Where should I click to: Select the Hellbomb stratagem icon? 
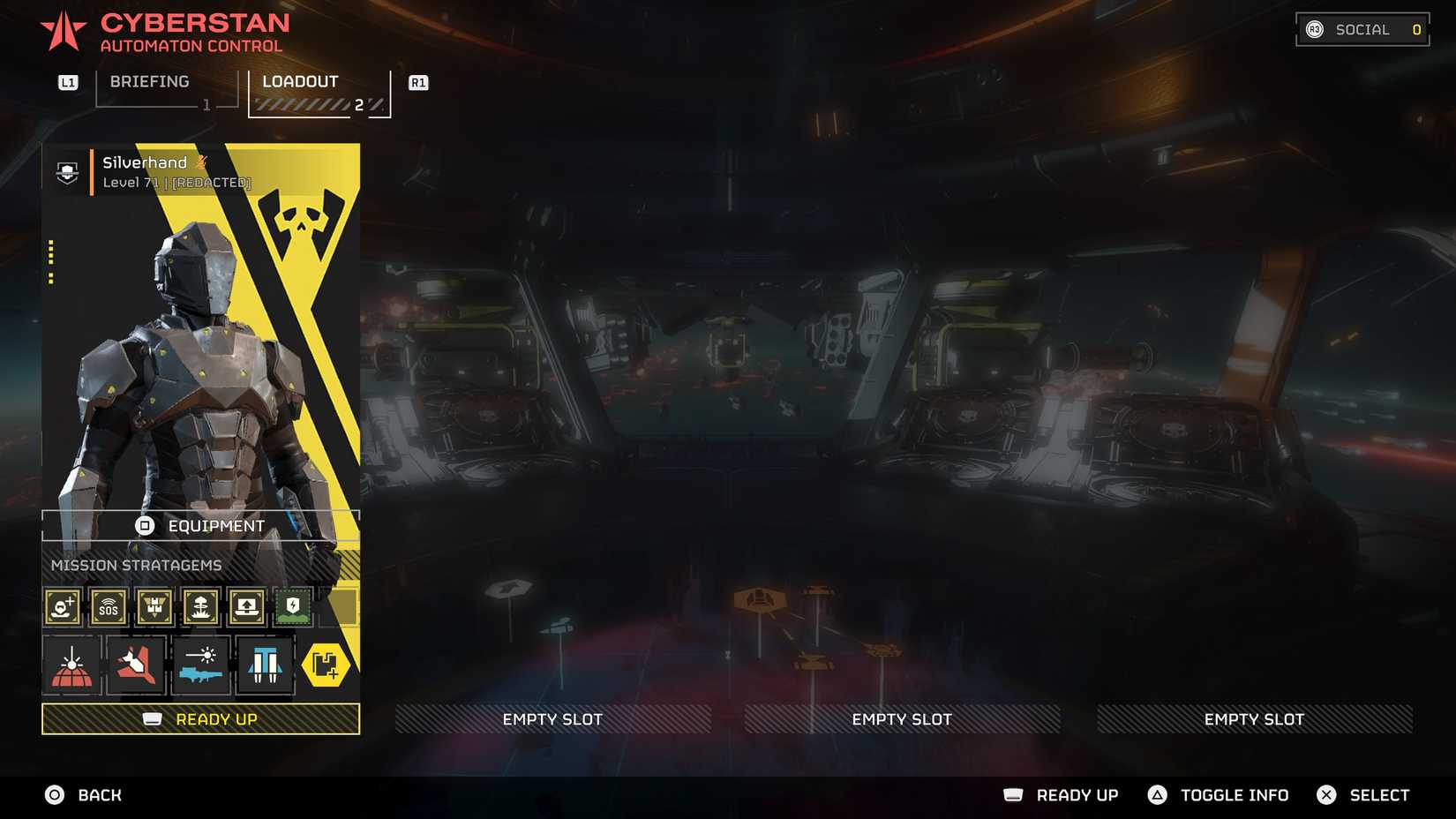tap(200, 607)
